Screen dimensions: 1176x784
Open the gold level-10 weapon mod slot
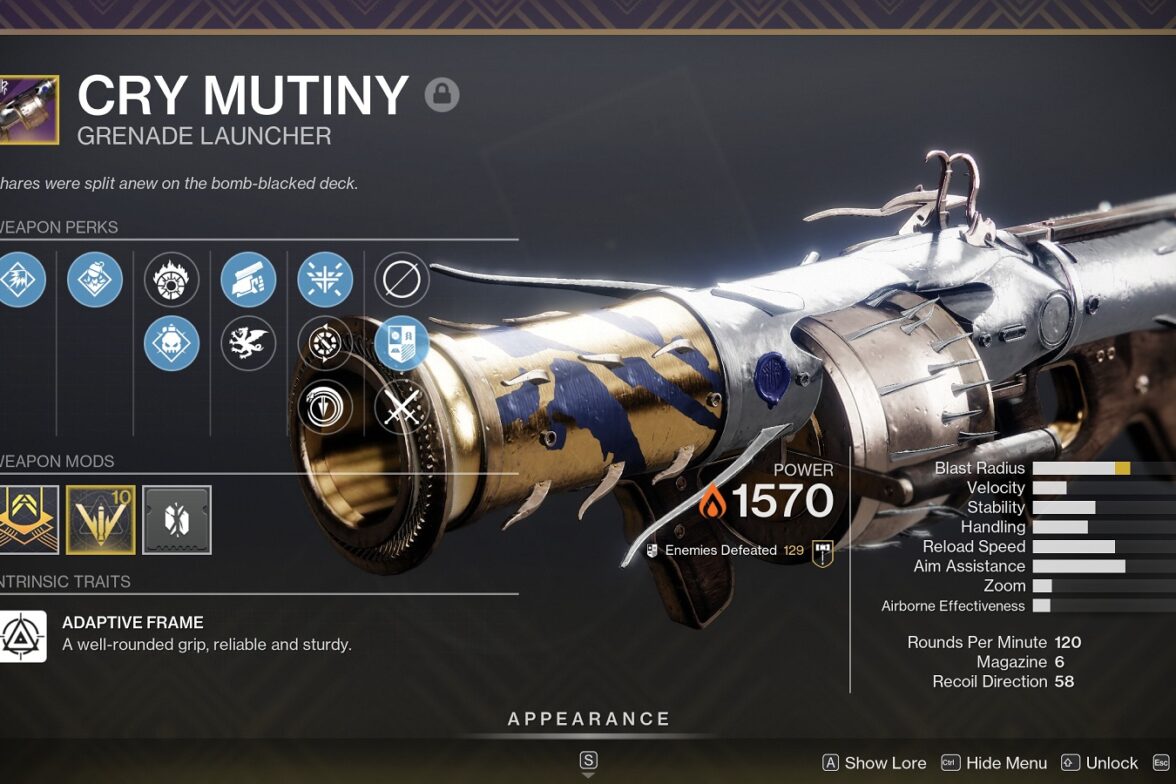(100, 520)
